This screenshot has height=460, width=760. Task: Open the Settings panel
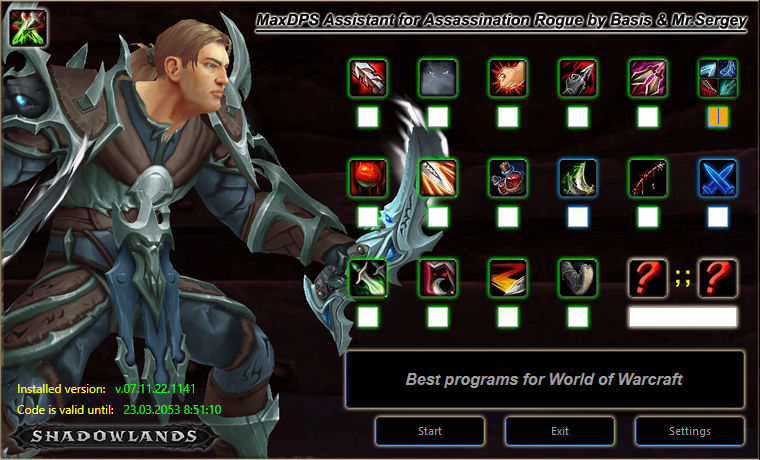click(x=689, y=431)
